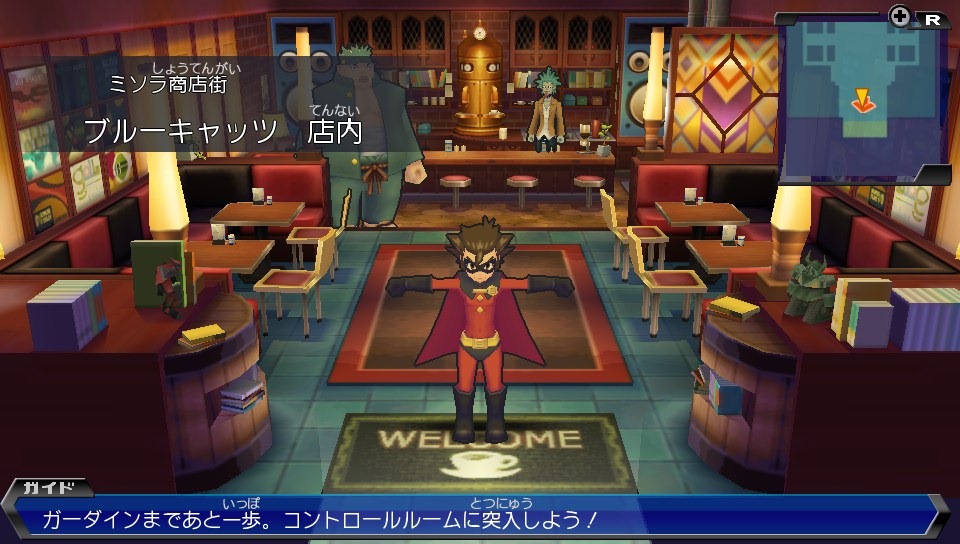Click the orange arrow marker on the minimap
This screenshot has height=544, width=960.
(x=860, y=99)
